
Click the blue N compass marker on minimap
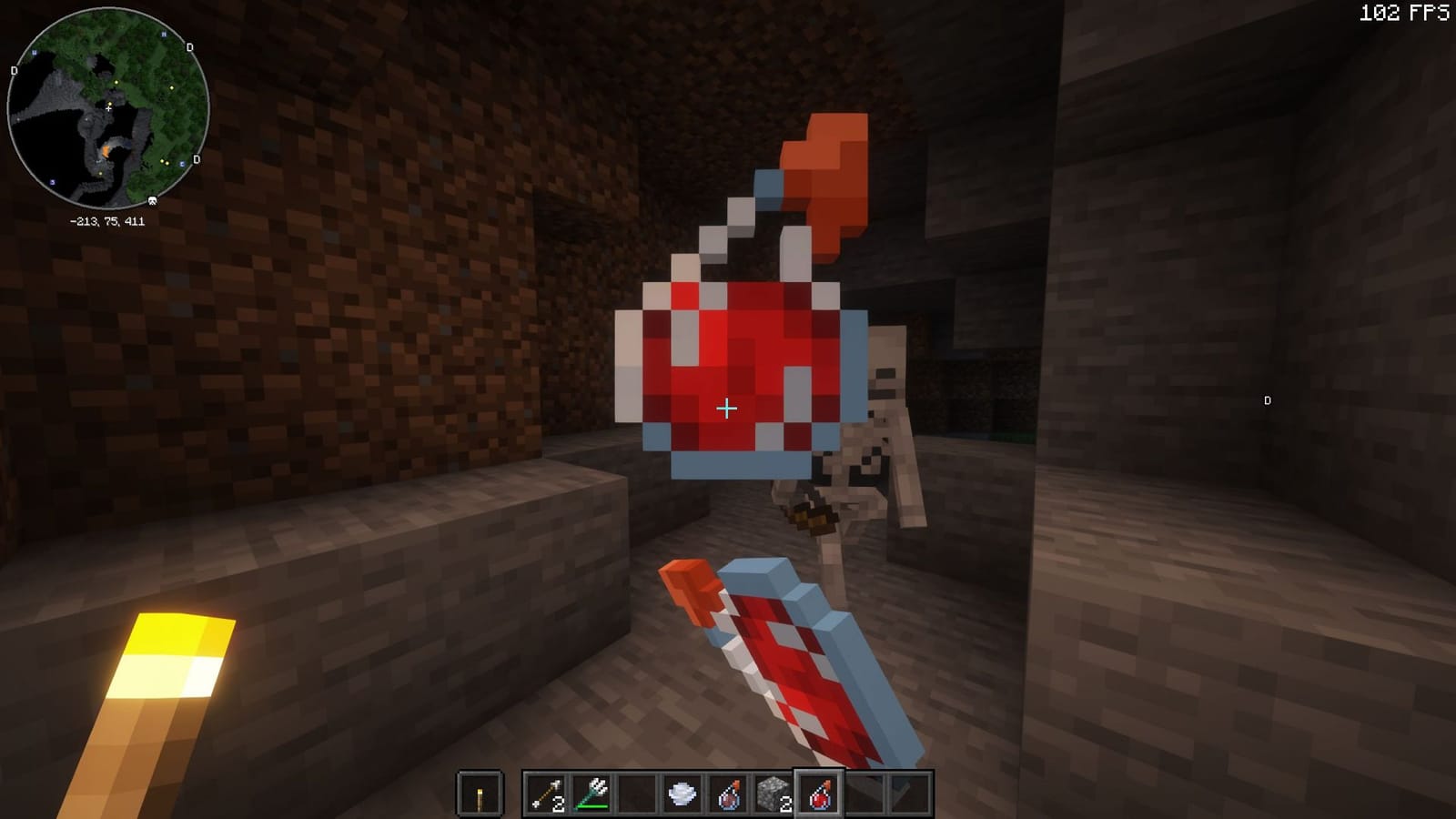coord(165,34)
